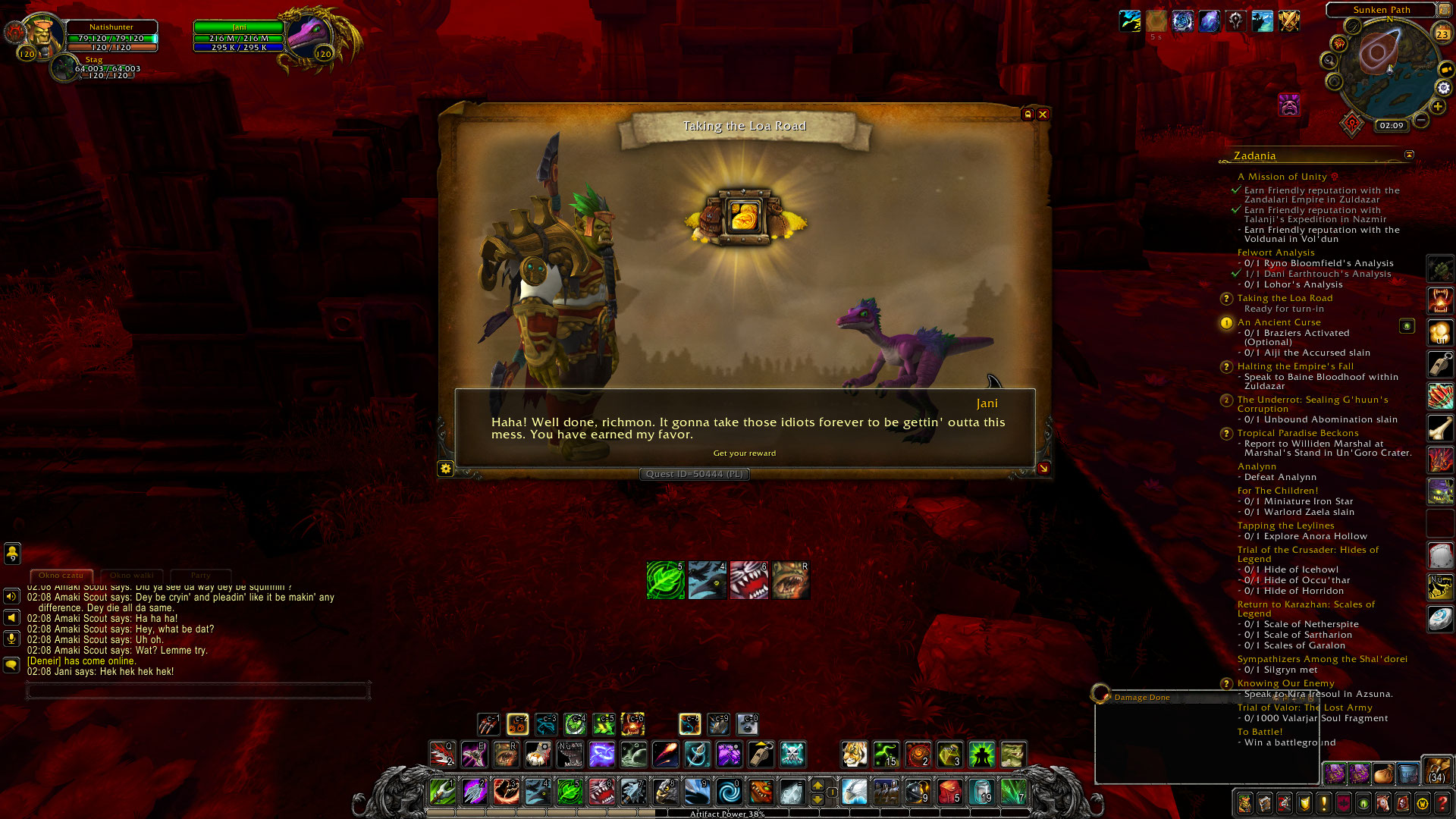
Task: Open the Guild panel crimson banner icon
Action: pos(1342,803)
